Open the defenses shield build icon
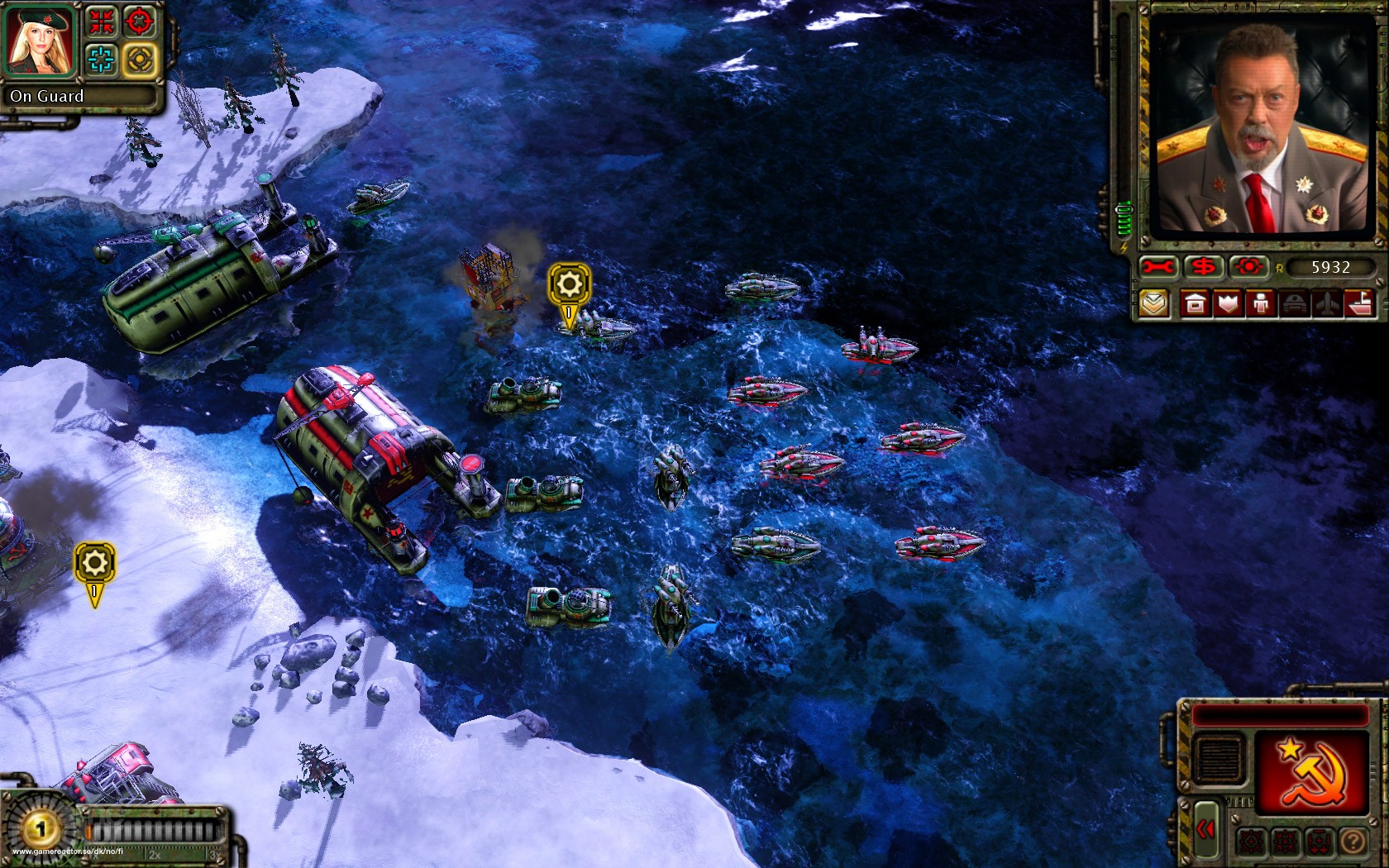 [1228, 304]
